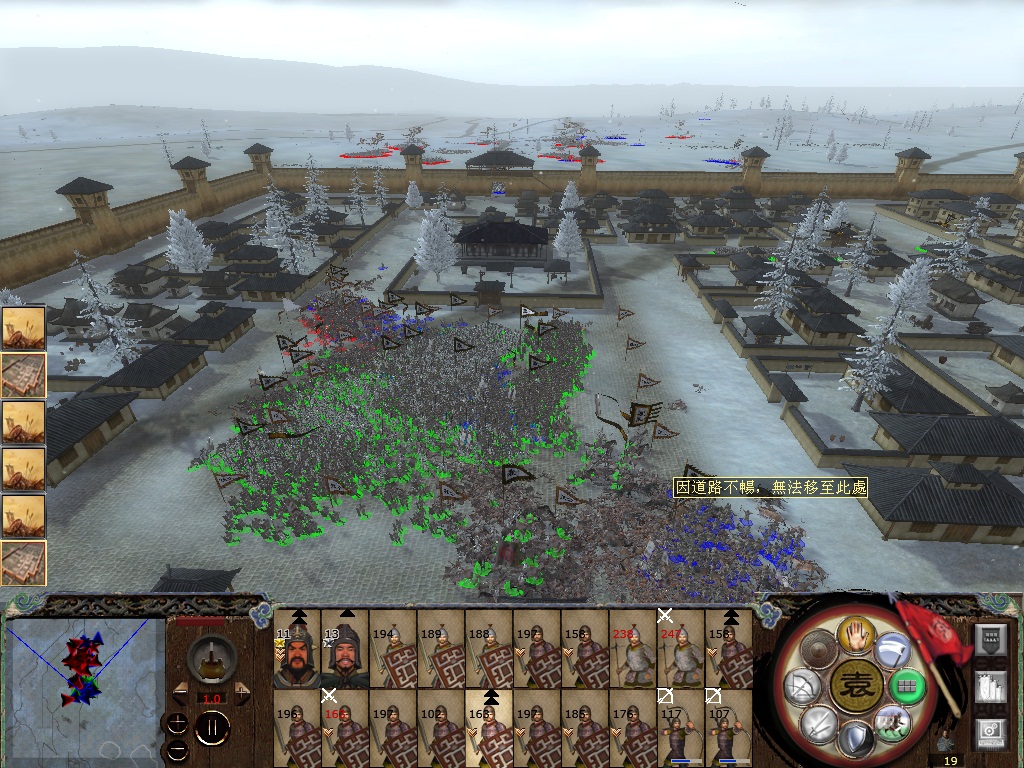Toggle guard mode with the shield icon
Viewport: 1024px width, 768px height.
(856, 742)
